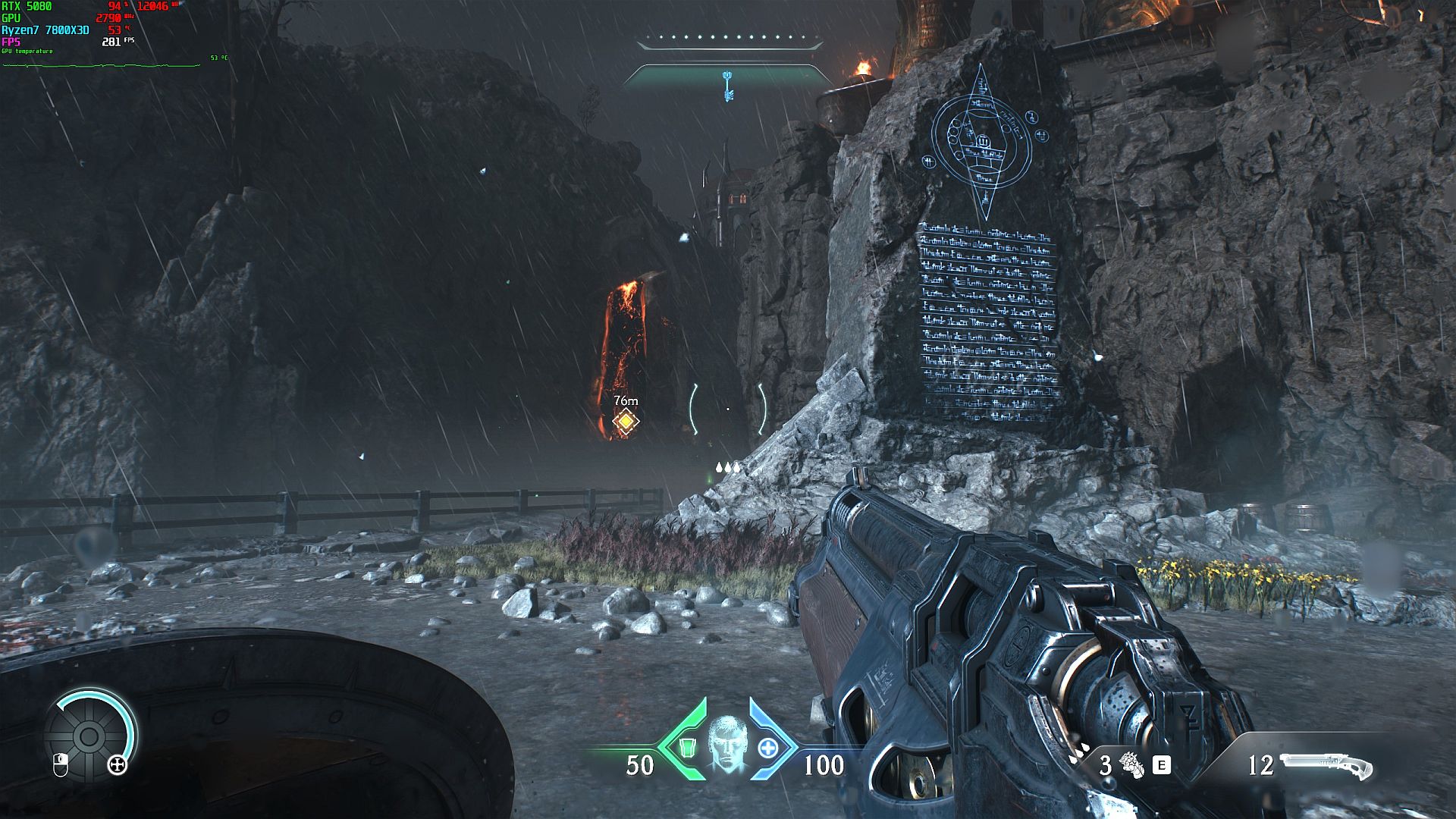Click the green armor icon
Viewport: 1456px width, 819px height.
click(688, 748)
